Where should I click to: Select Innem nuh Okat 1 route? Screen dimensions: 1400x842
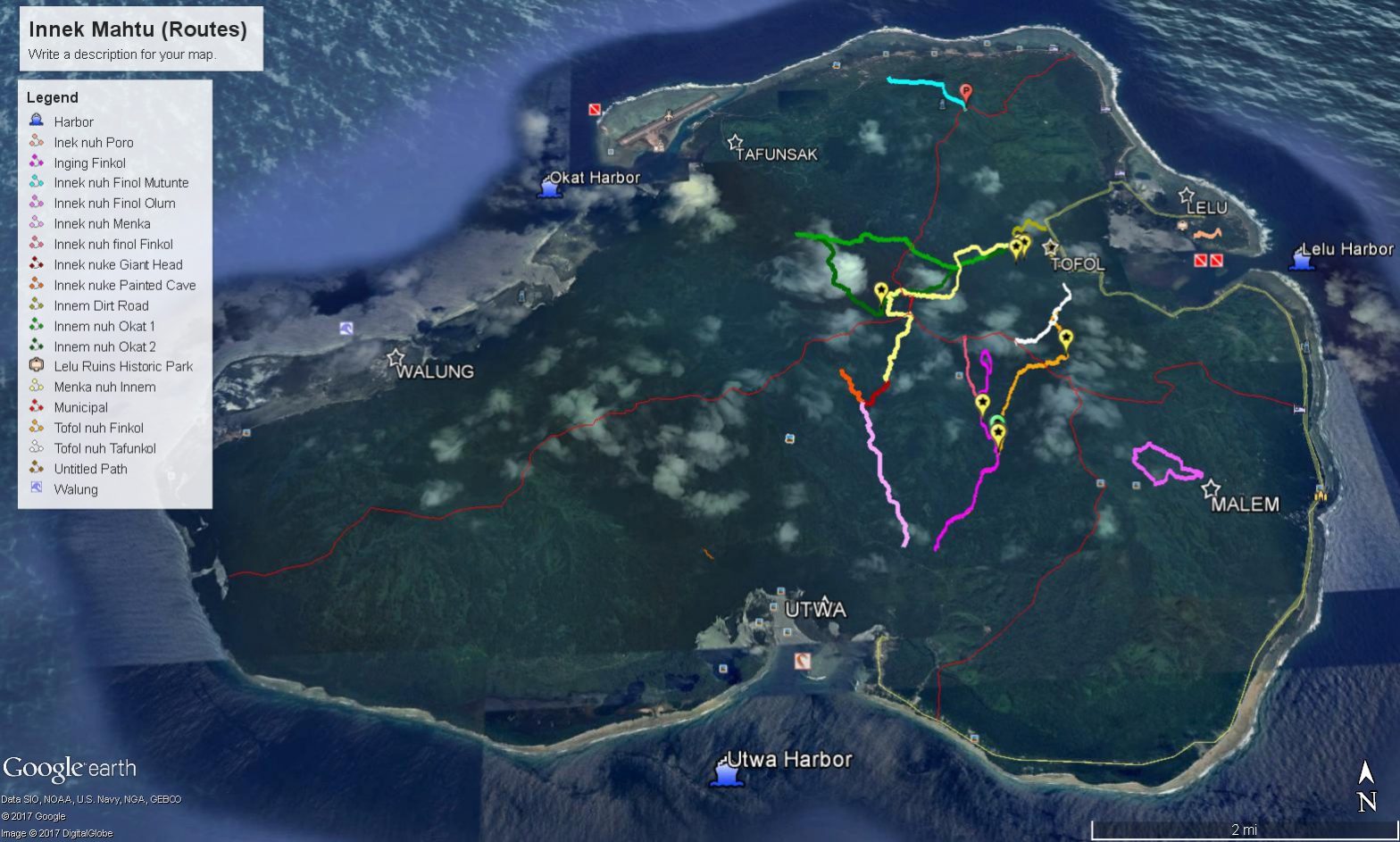[104, 327]
